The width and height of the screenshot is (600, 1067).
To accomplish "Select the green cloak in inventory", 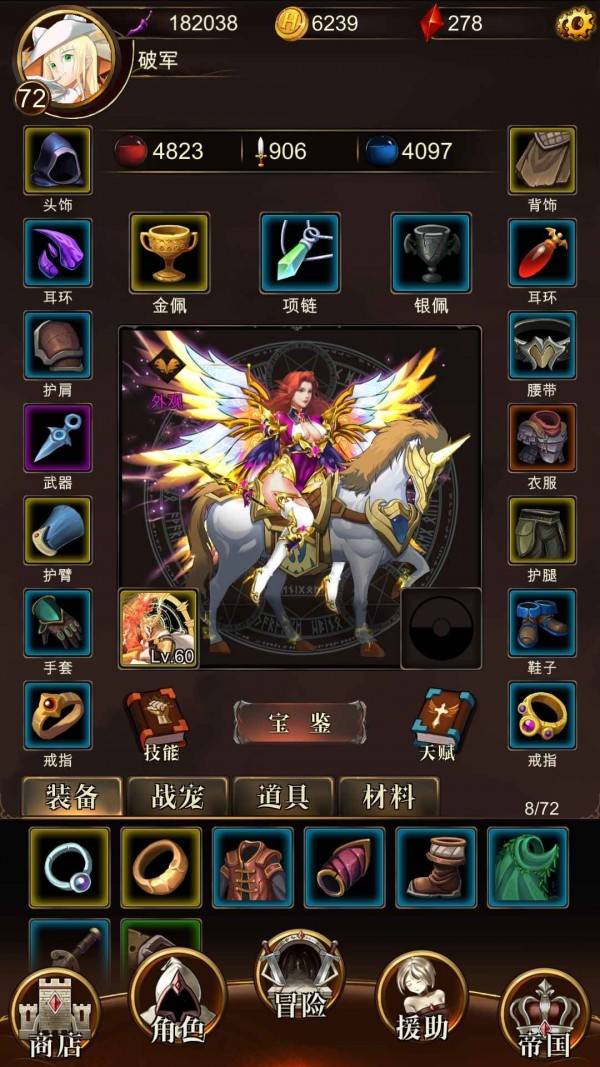I will (527, 867).
